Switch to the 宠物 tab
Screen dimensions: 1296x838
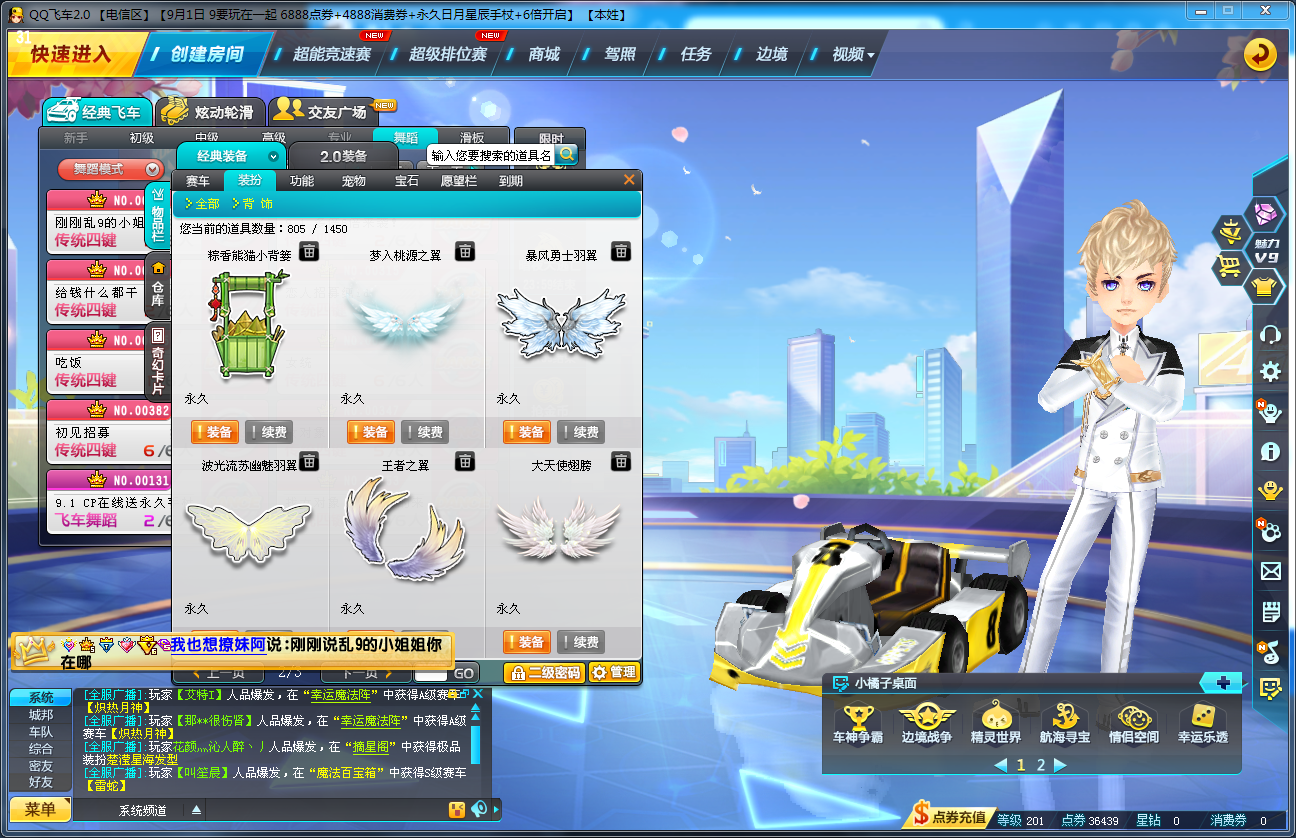(352, 181)
